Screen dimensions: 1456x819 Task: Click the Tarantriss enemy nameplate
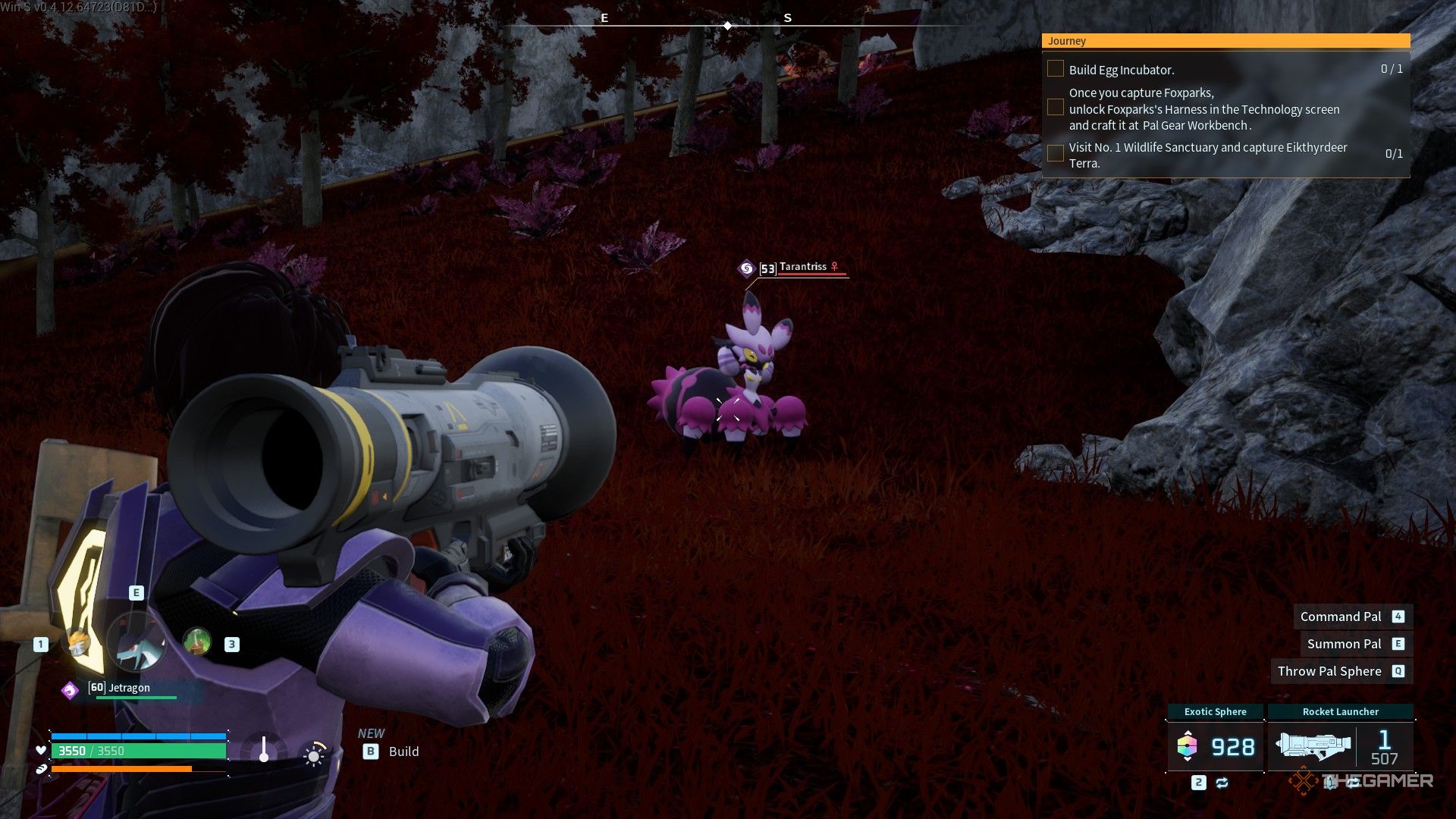tap(802, 268)
